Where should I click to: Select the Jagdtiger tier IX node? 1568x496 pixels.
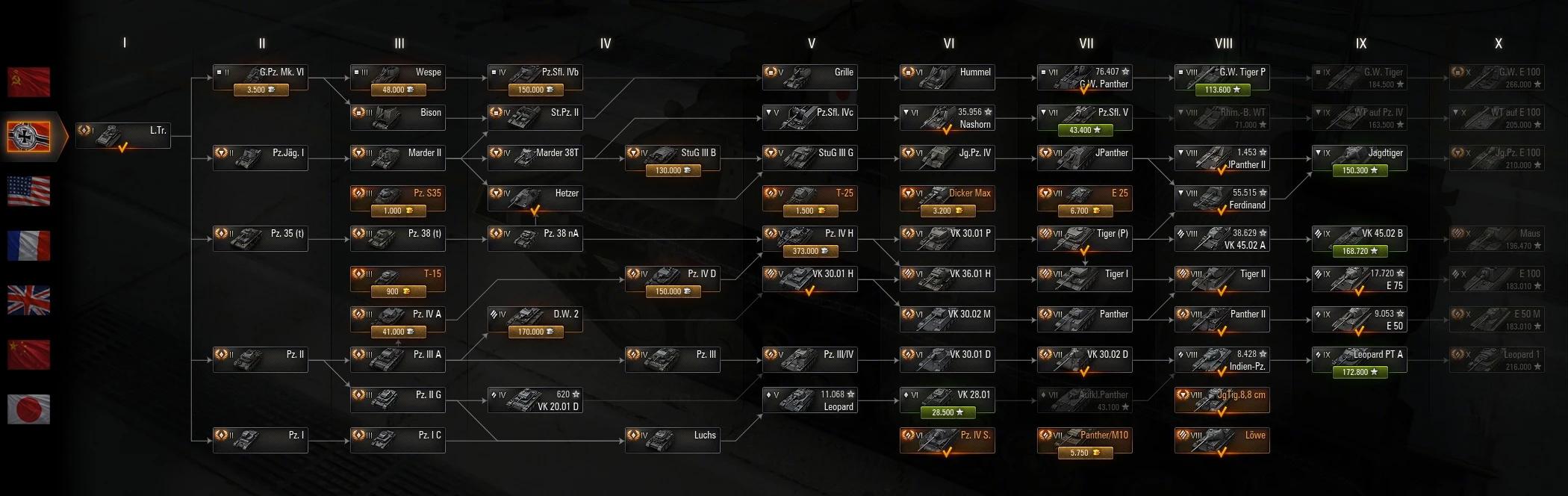[1360, 158]
